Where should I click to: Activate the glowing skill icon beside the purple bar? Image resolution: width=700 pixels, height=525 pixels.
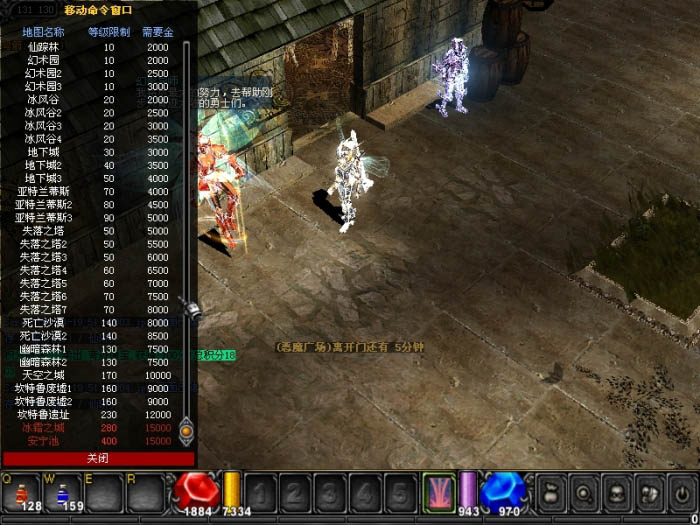(x=438, y=491)
